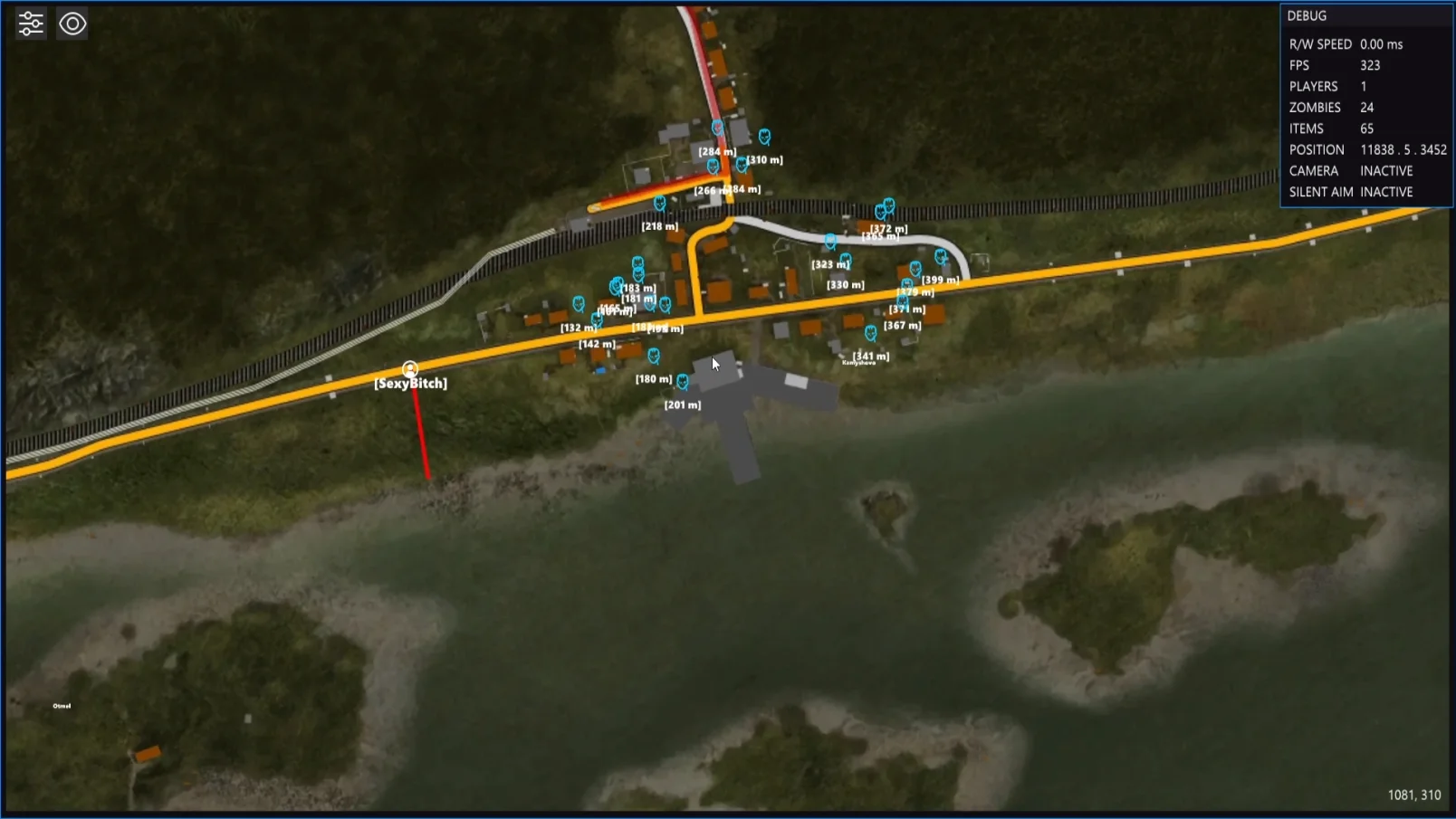
Task: Select the zombie marker labeled 132 m
Action: tap(579, 304)
